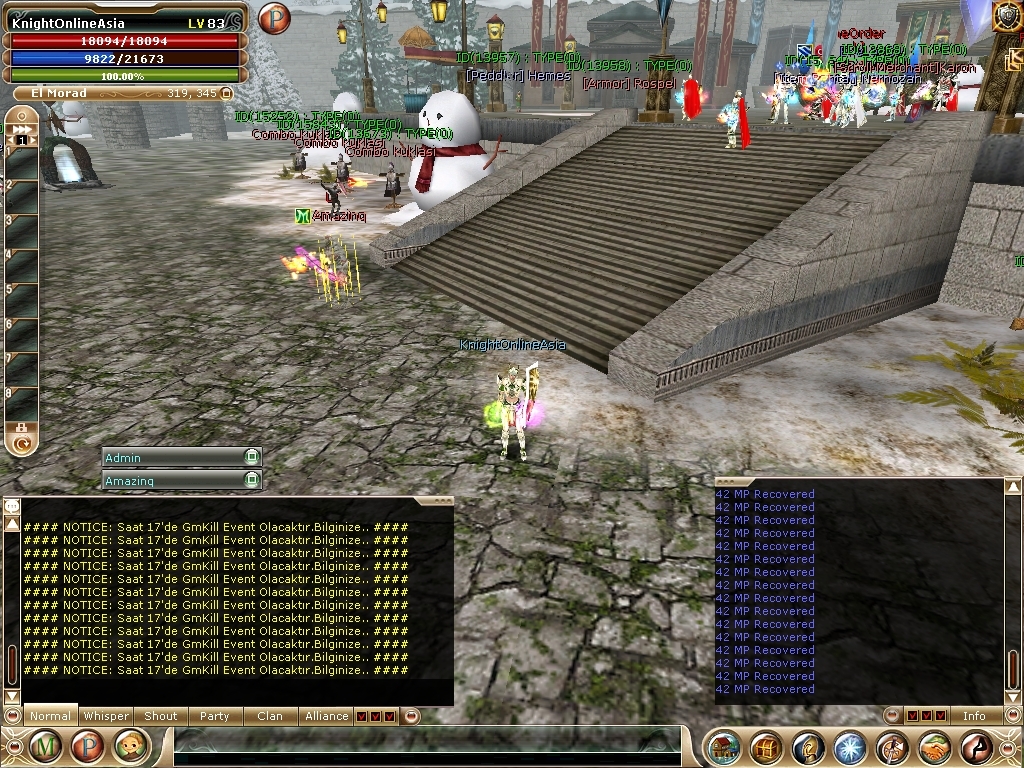Open the knight helmet character icon
The image size is (1024, 768).
tap(808, 747)
